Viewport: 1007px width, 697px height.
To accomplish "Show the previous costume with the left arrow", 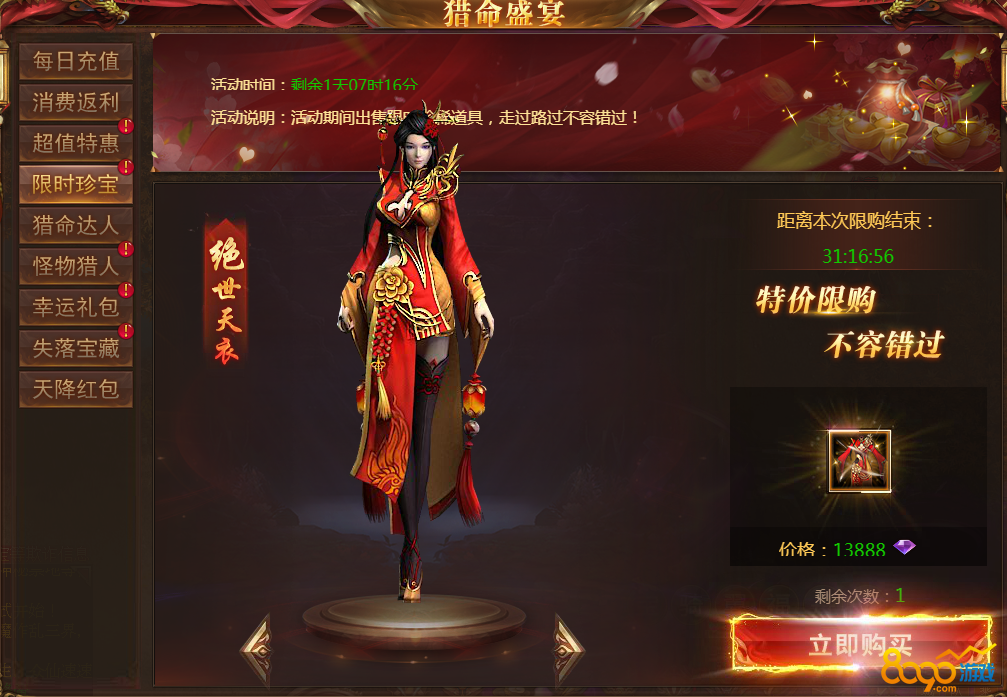I will [256, 648].
